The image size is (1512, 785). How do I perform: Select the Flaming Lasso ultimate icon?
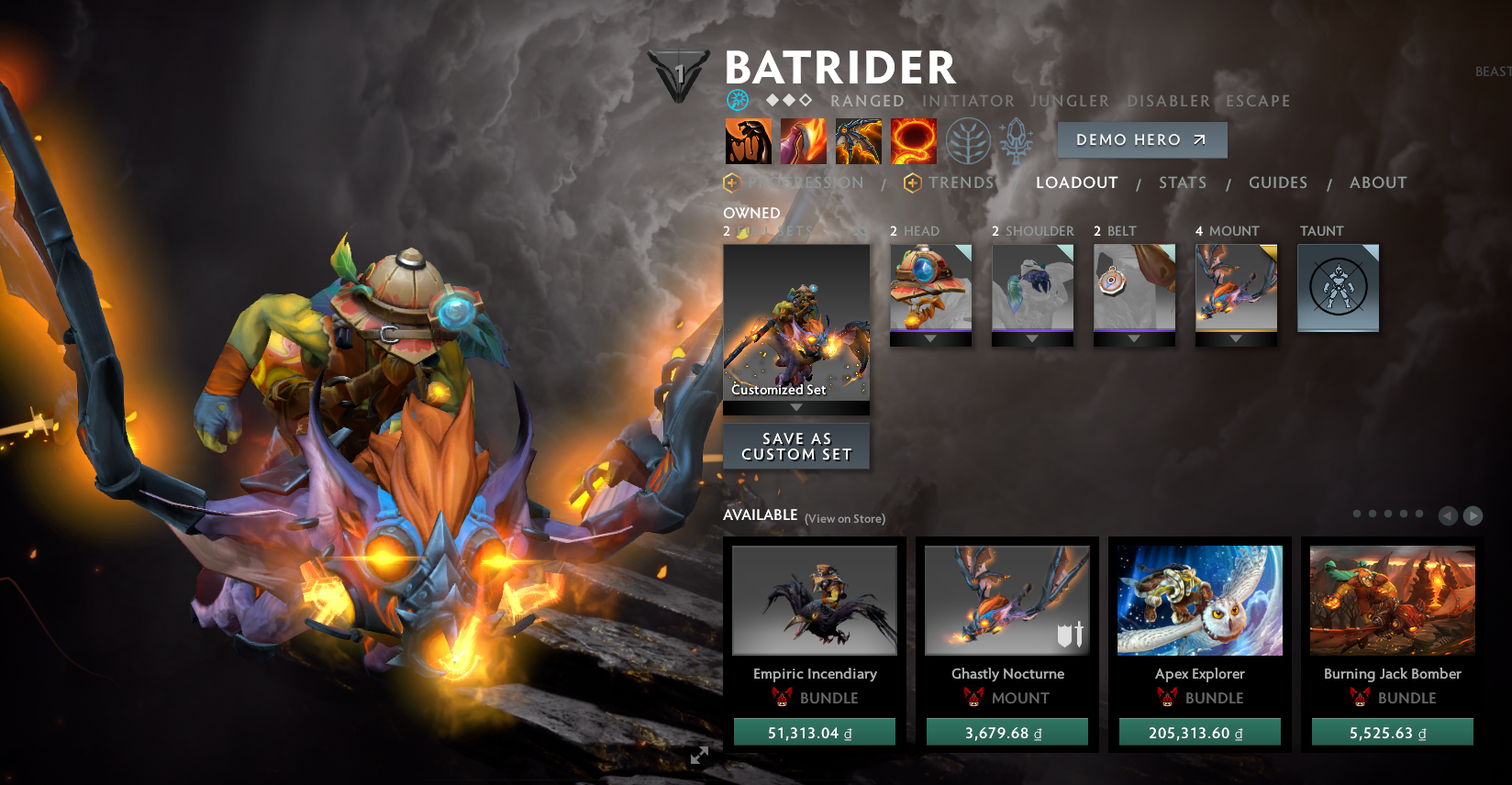pyautogui.click(x=912, y=140)
